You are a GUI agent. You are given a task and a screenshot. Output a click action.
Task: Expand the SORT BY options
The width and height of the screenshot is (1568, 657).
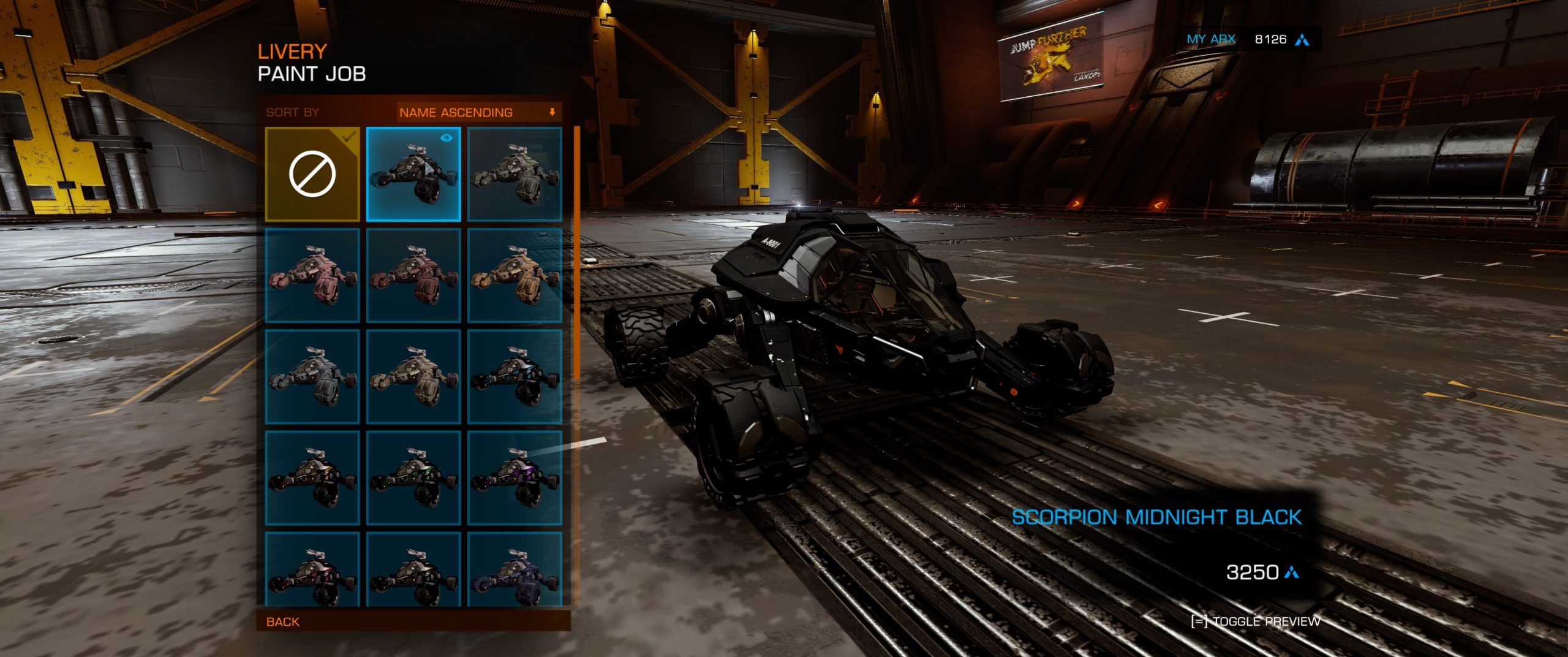coord(291,112)
